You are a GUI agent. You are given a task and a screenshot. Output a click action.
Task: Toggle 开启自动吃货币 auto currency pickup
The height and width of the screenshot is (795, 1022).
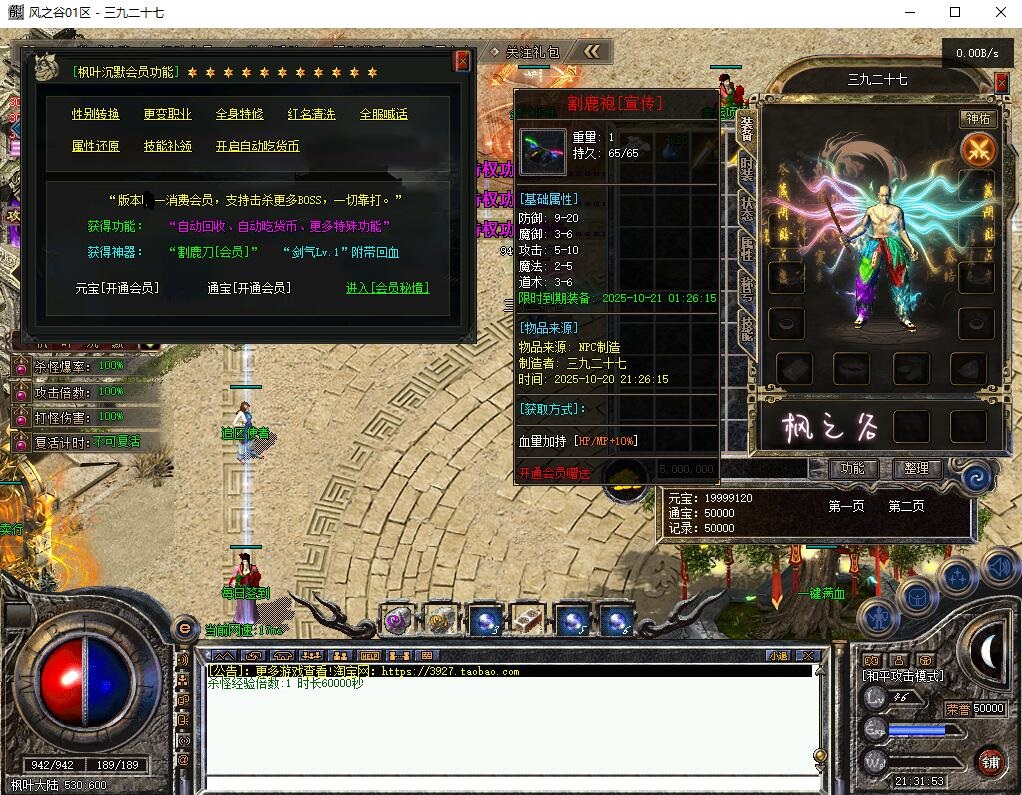[x=257, y=146]
